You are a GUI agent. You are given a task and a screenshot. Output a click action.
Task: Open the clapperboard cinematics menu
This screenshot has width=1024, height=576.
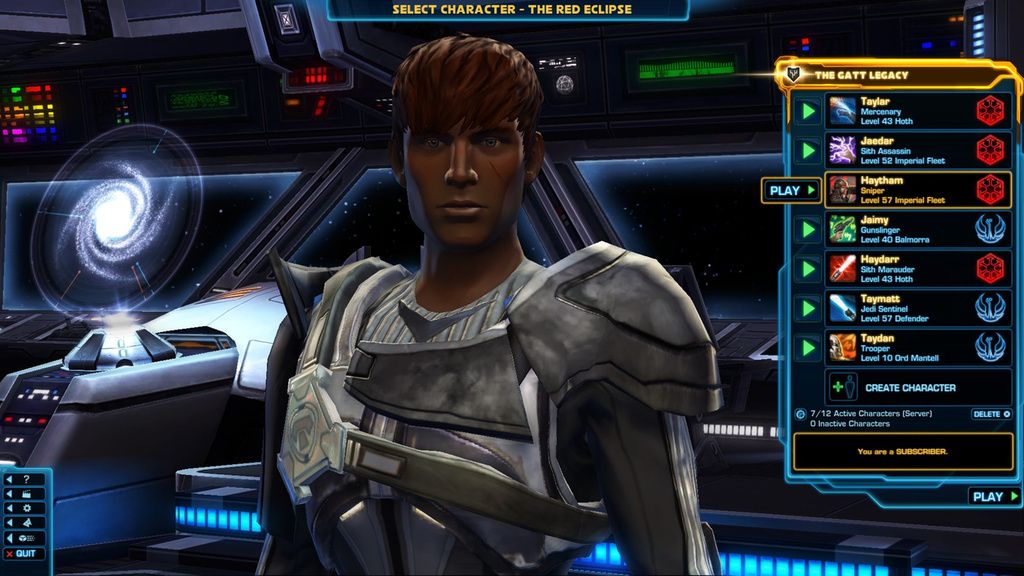click(26, 494)
